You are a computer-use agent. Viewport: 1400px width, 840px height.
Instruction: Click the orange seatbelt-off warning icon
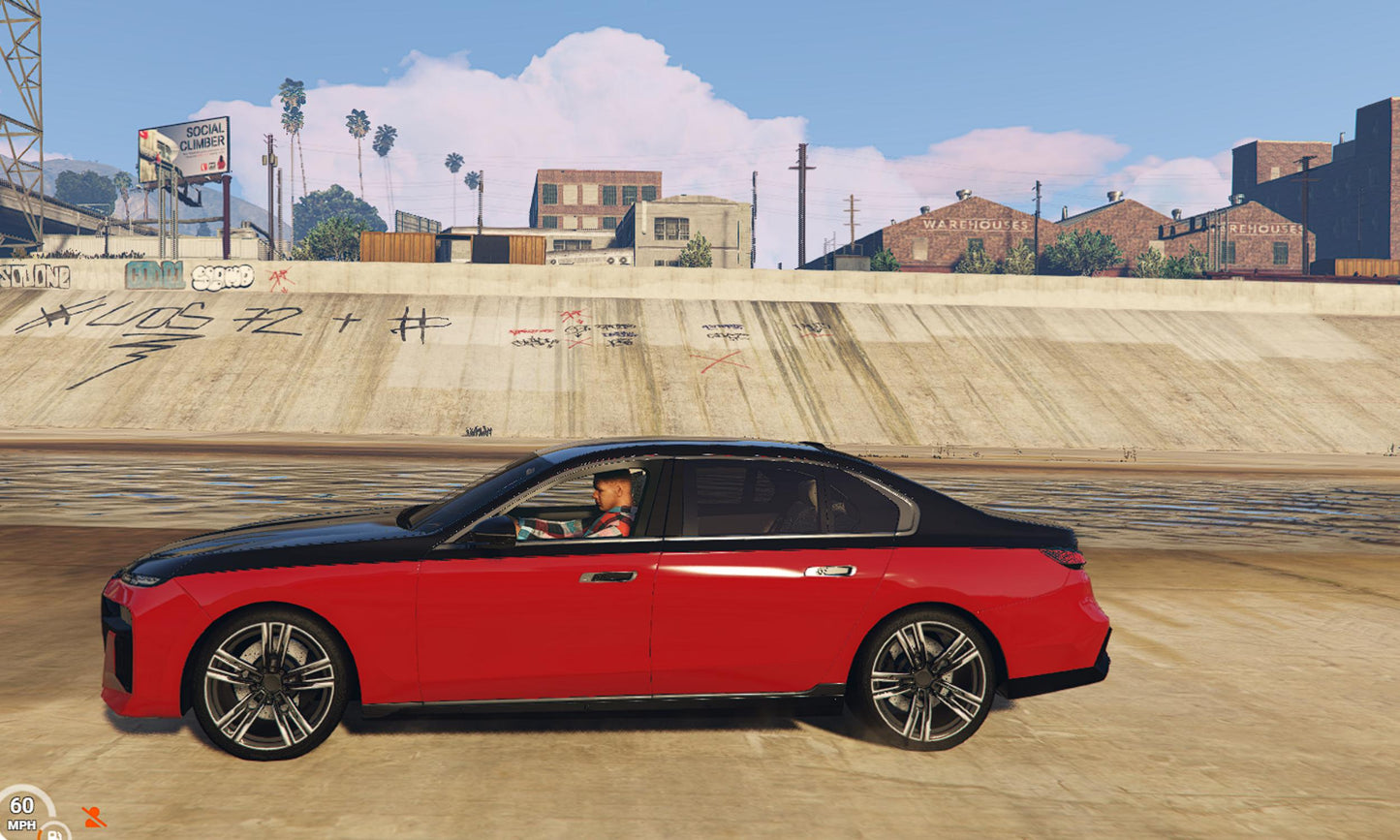point(93,817)
